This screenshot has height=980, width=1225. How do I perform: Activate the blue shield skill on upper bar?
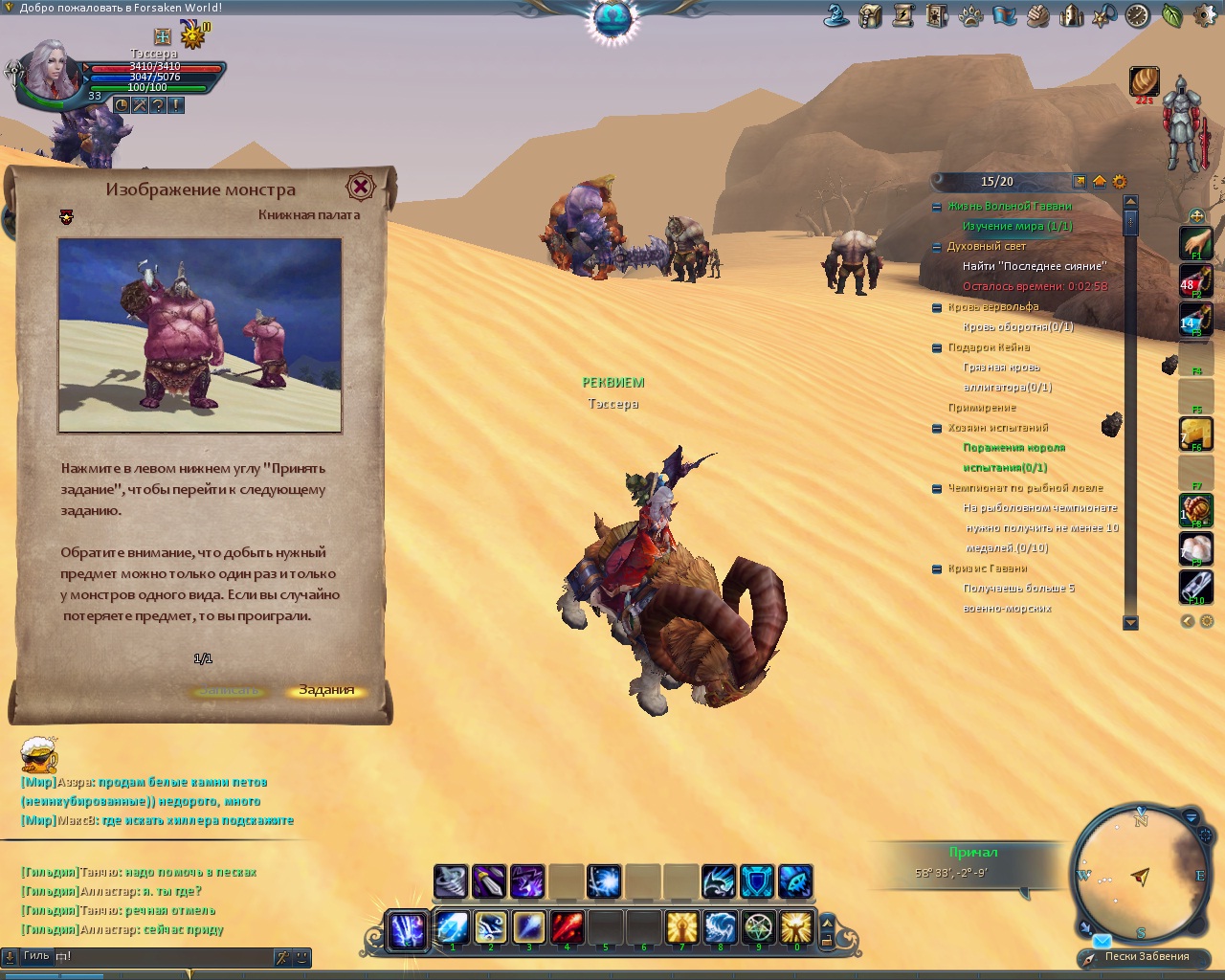tap(757, 881)
